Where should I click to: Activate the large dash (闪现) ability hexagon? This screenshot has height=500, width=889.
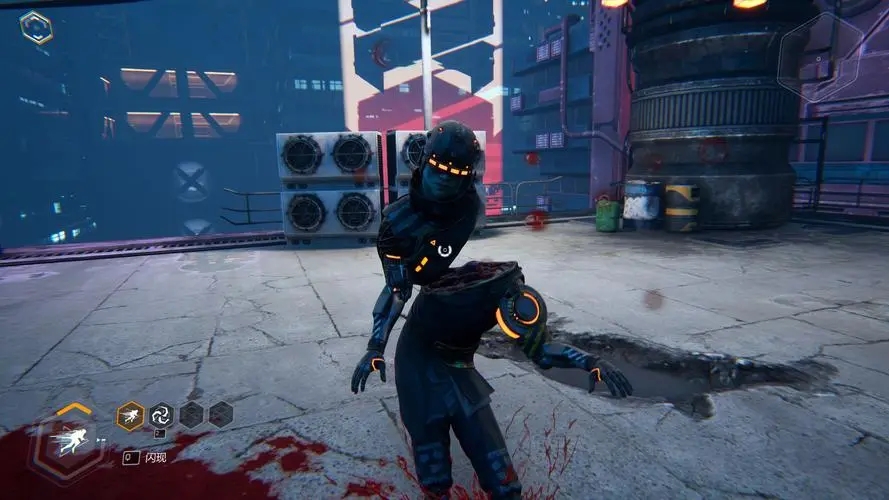[x=69, y=443]
